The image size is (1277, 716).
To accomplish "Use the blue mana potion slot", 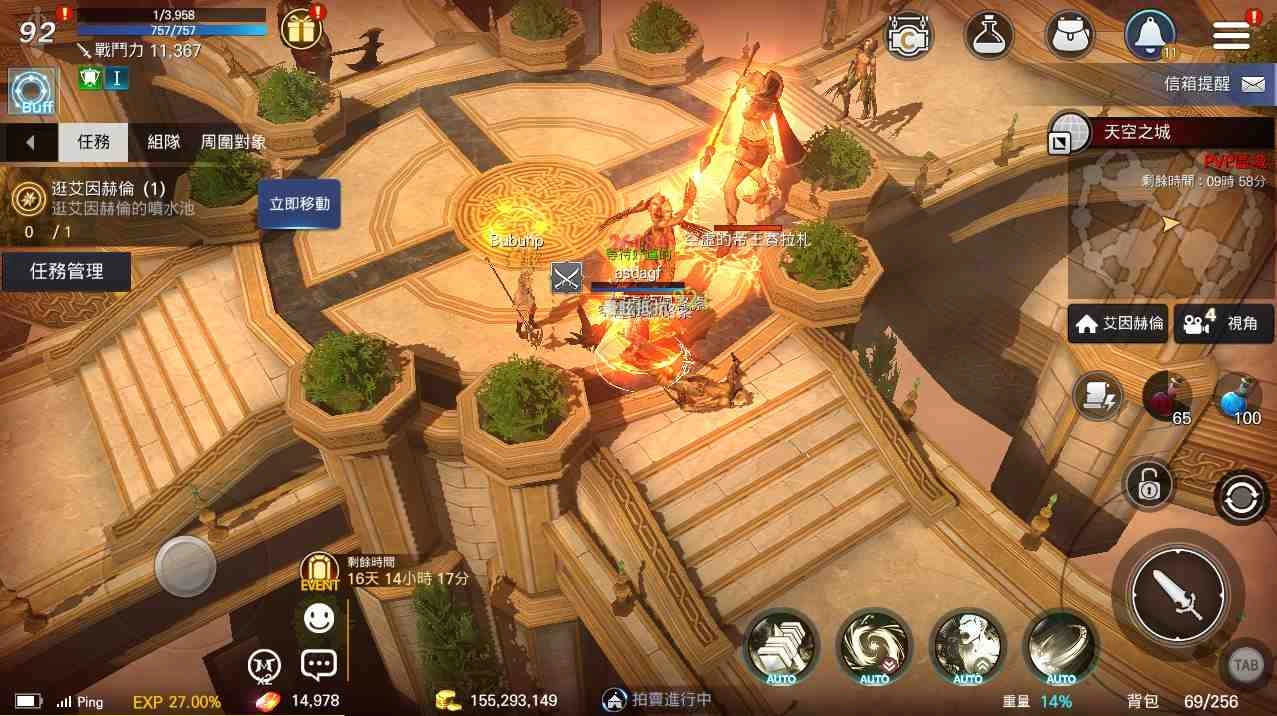I will [1239, 397].
